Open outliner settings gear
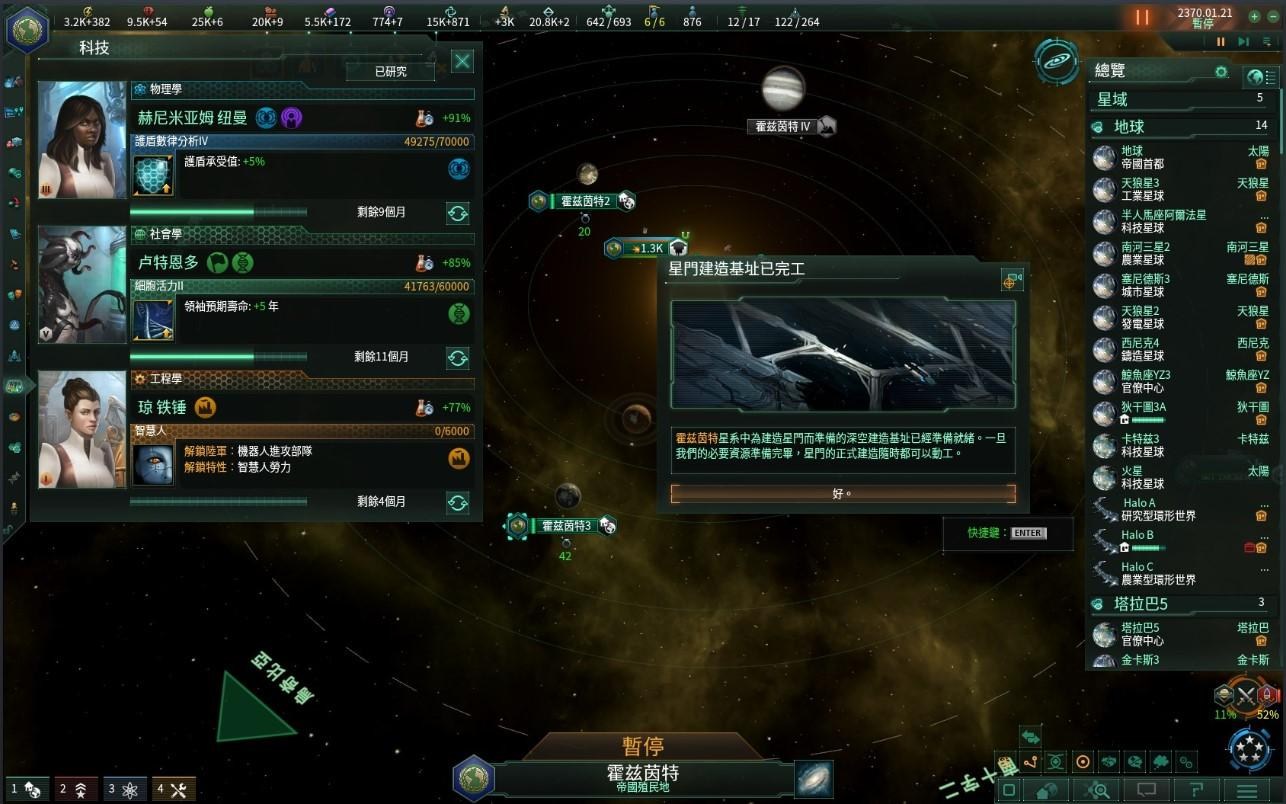This screenshot has width=1286, height=804. click(x=1221, y=72)
